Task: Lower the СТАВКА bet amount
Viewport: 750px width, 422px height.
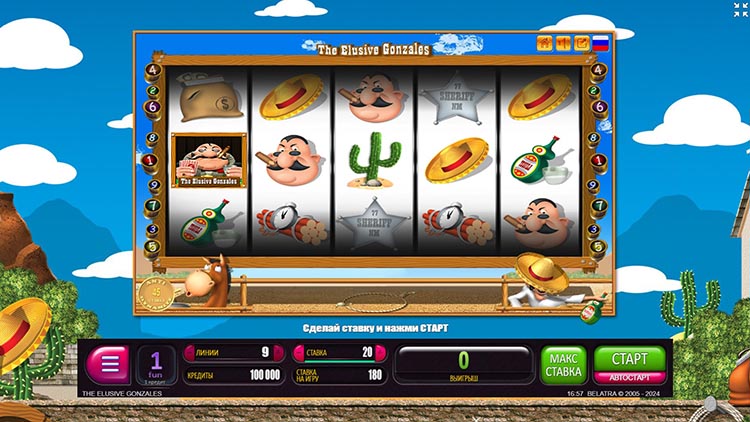Action: point(301,352)
